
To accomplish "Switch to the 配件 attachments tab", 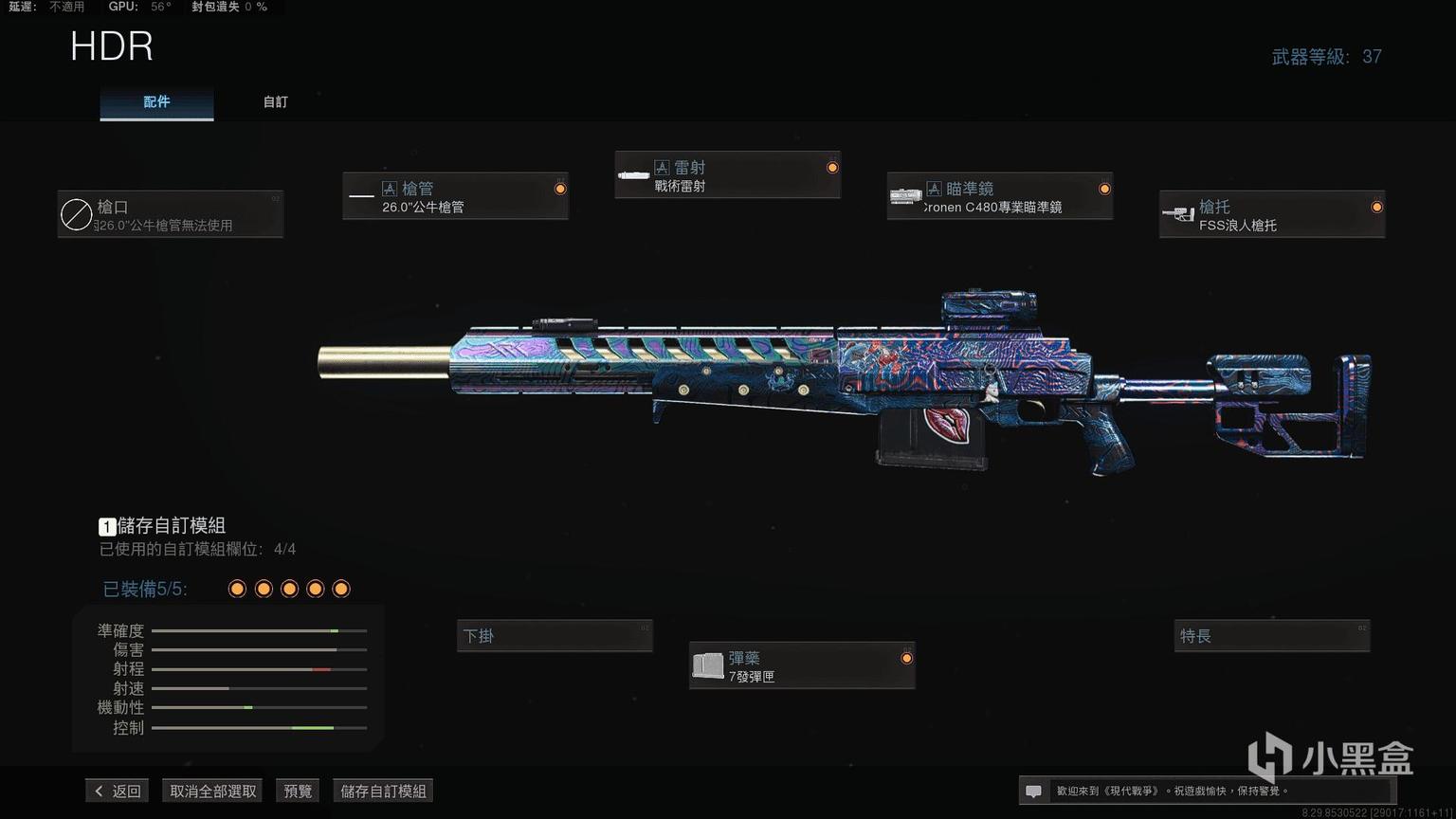I will [156, 101].
